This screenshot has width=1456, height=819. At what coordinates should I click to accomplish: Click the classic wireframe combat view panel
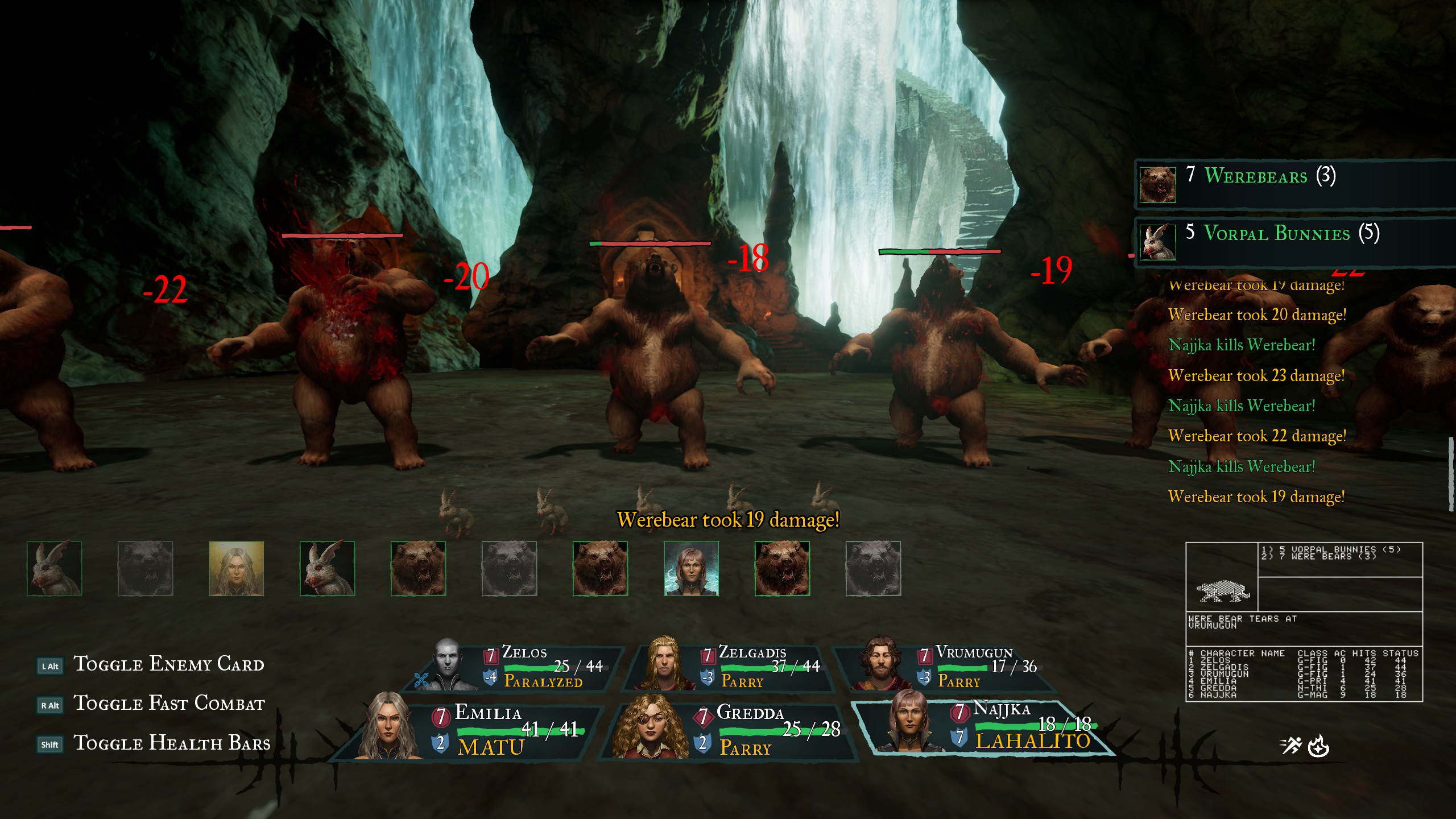pos(1304,622)
